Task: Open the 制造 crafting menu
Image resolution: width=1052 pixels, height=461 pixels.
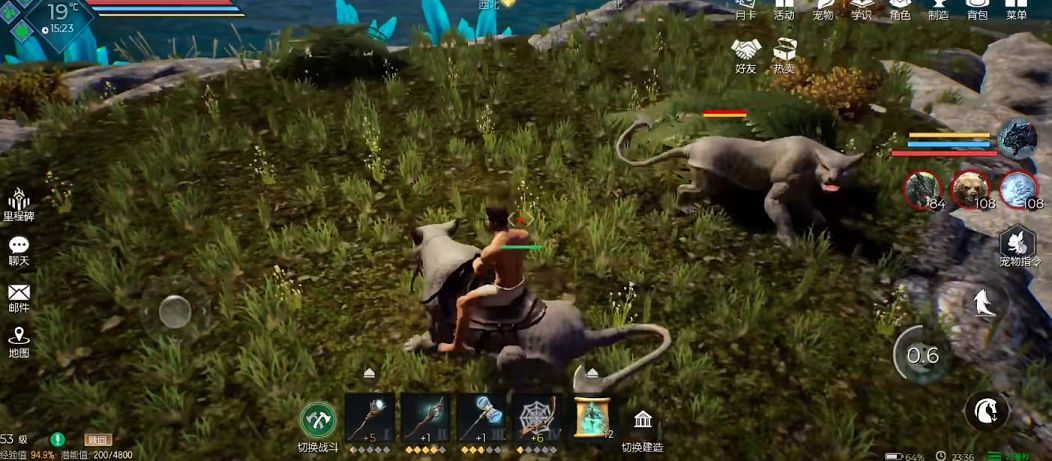Action: pyautogui.click(x=938, y=8)
